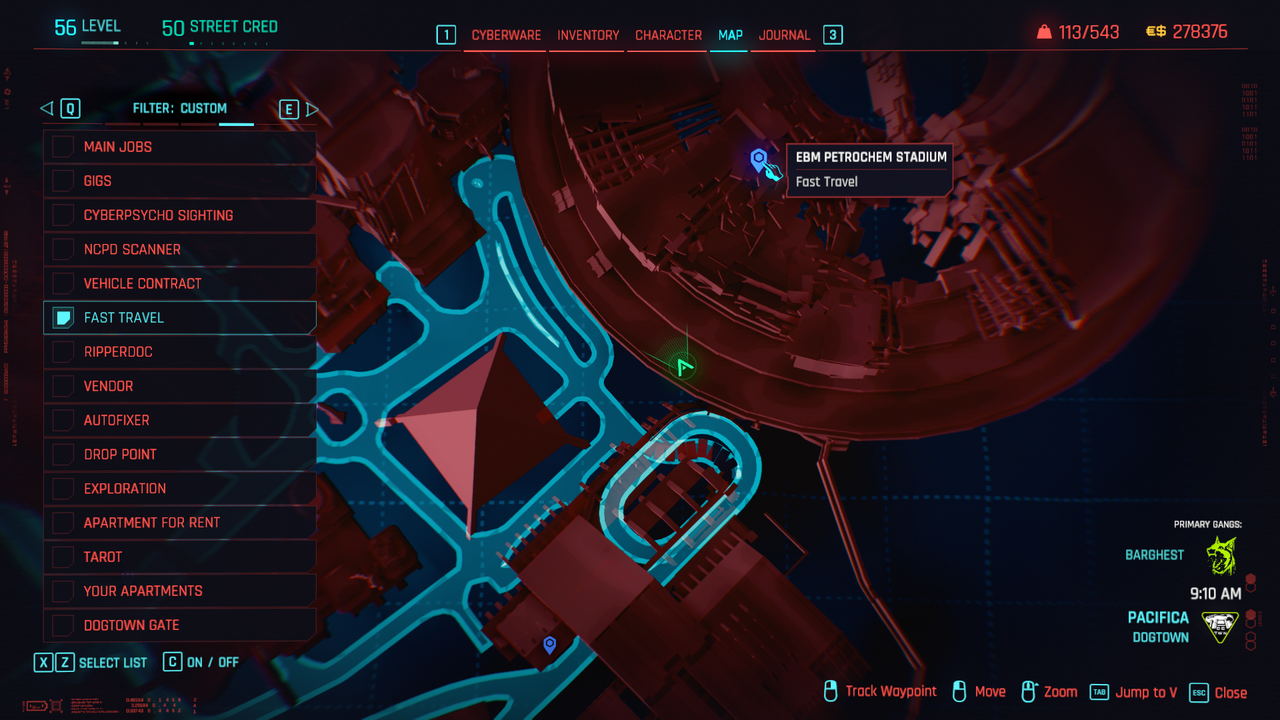Viewport: 1280px width, 720px height.
Task: Toggle the Vehicle Contract filter
Action: point(63,283)
